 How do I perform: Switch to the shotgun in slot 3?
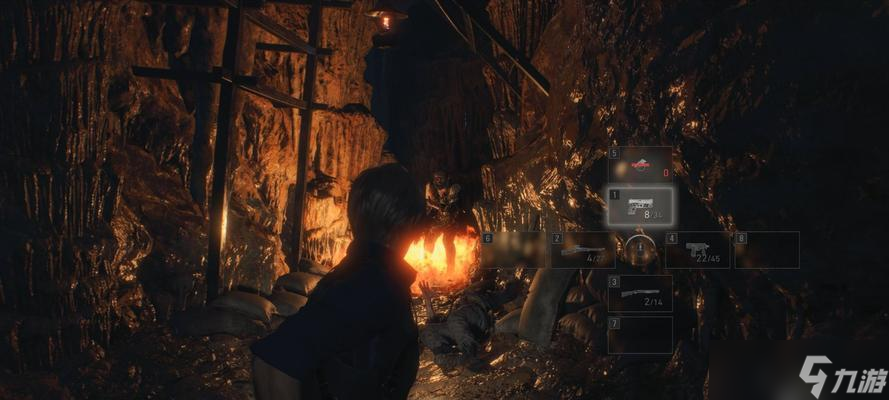coord(640,294)
